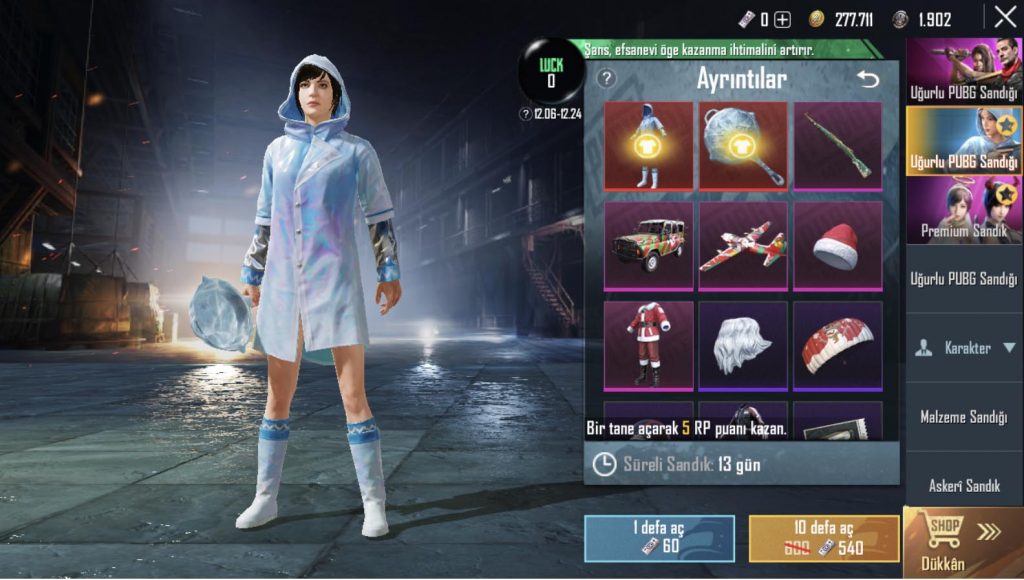Select the icy hooded outfit set item
The width and height of the screenshot is (1024, 580).
pos(648,145)
